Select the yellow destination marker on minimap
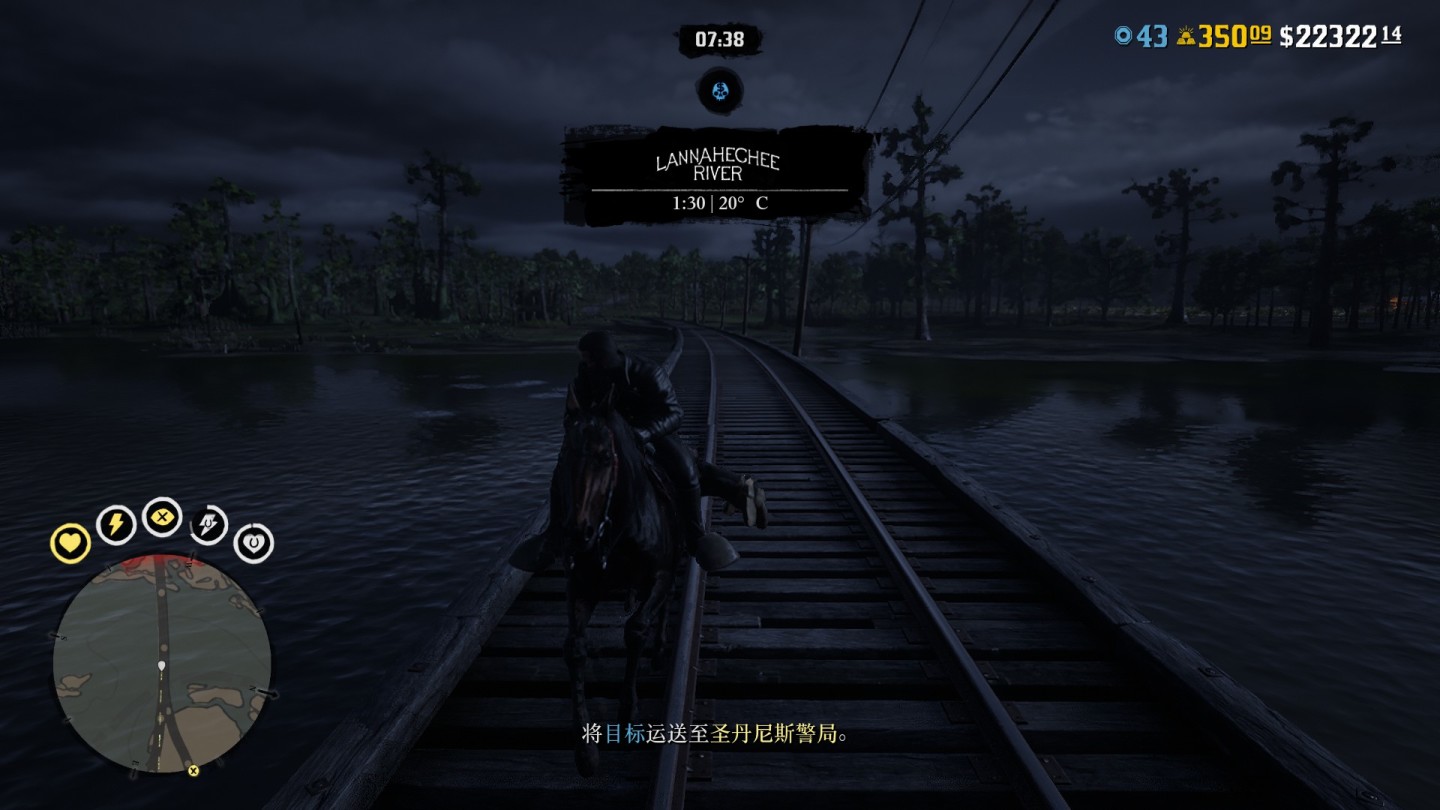 pyautogui.click(x=193, y=770)
